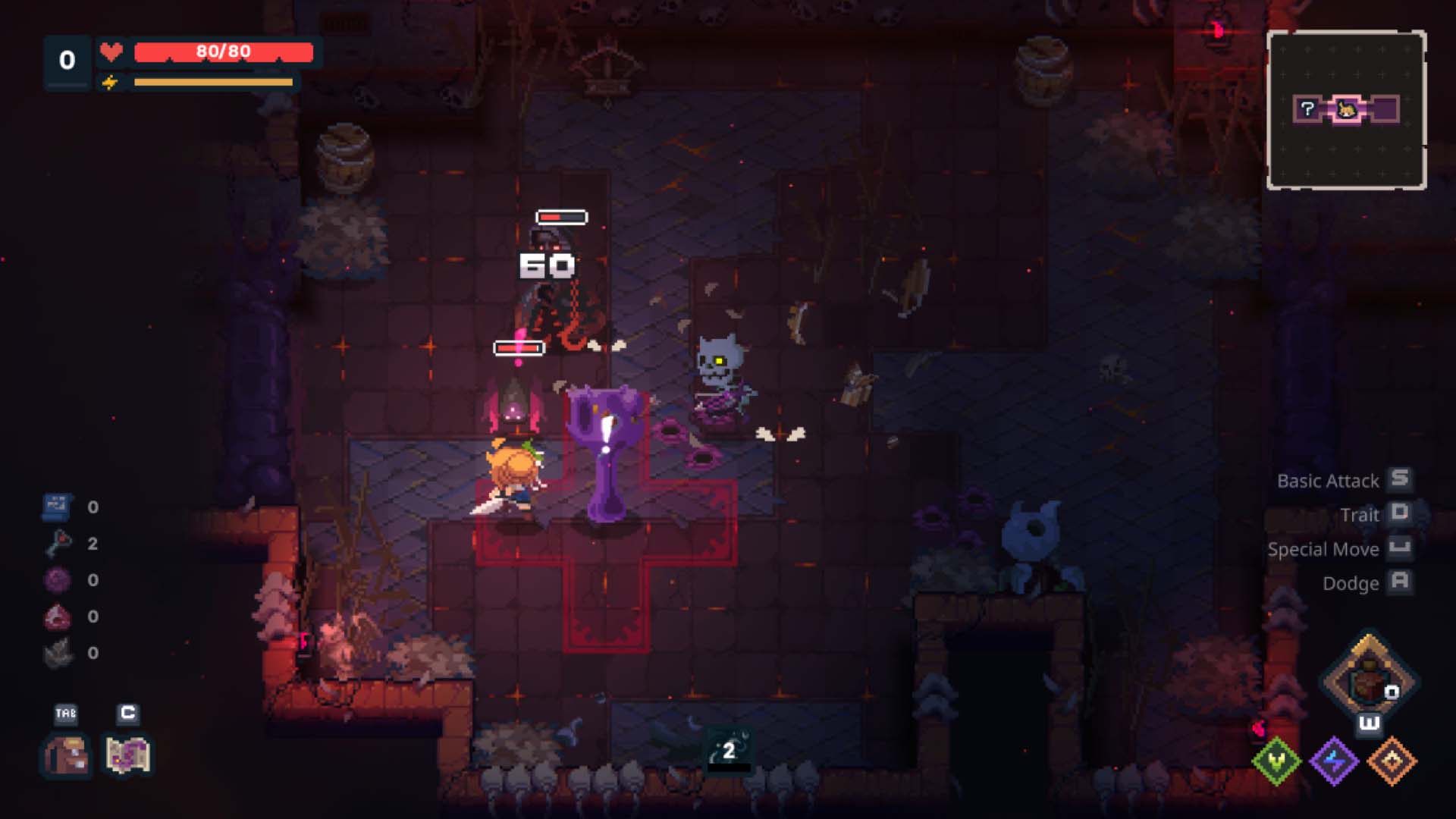Open the dungeon map scroll icon
This screenshot has height=819, width=1456.
click(x=127, y=755)
